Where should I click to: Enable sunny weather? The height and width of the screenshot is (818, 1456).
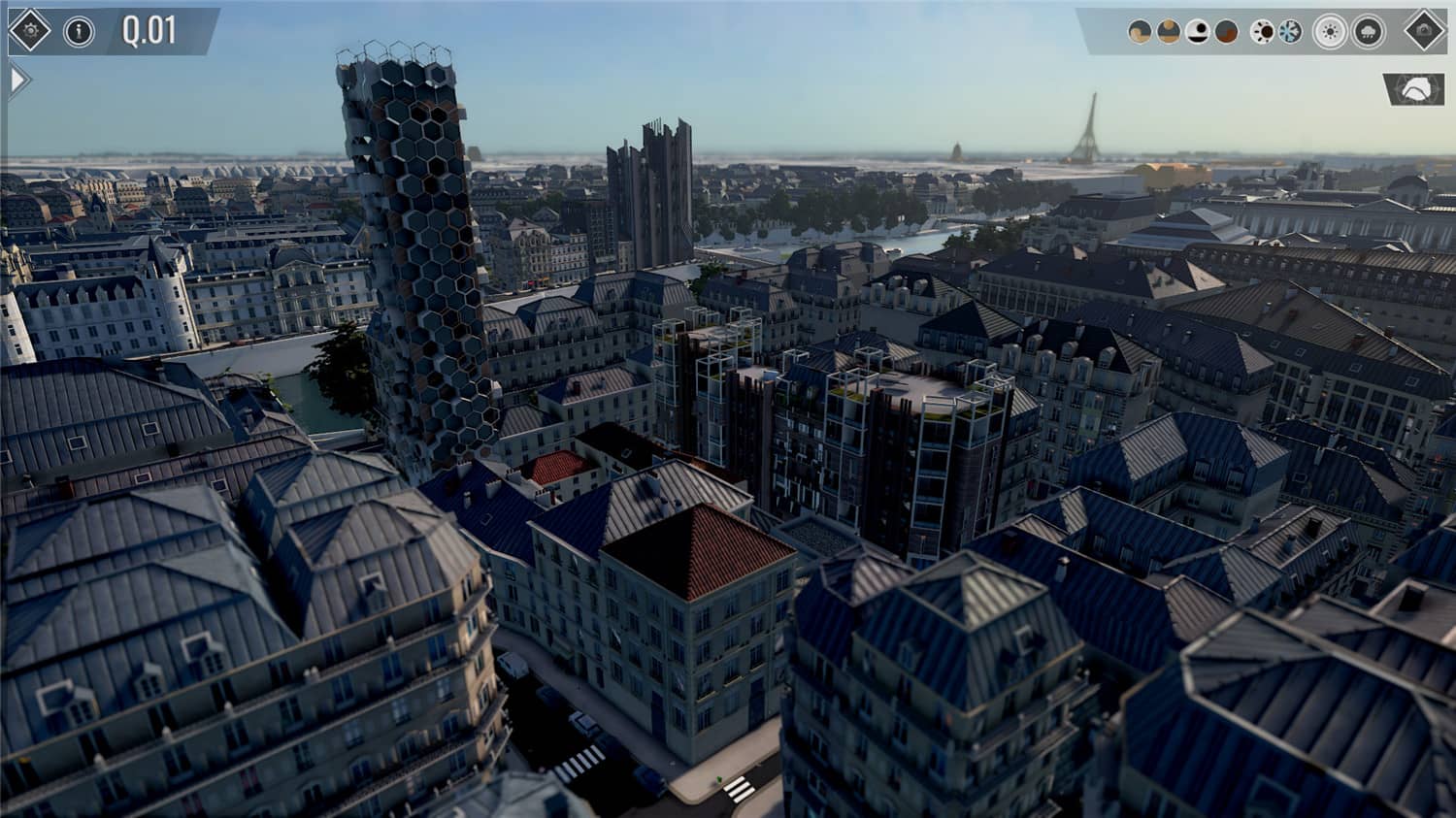pyautogui.click(x=1329, y=30)
